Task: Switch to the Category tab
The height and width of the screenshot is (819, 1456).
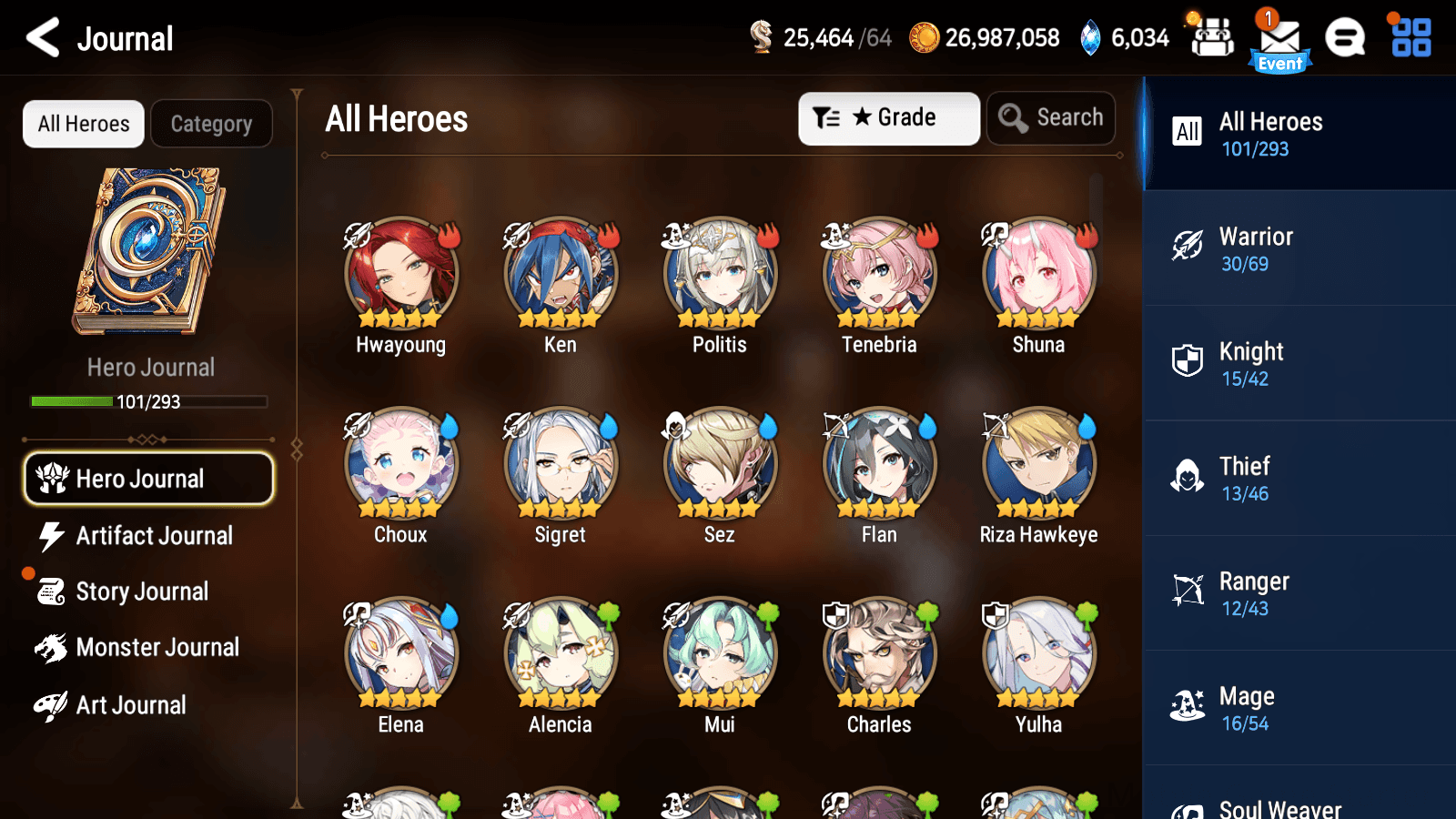Action: [211, 124]
